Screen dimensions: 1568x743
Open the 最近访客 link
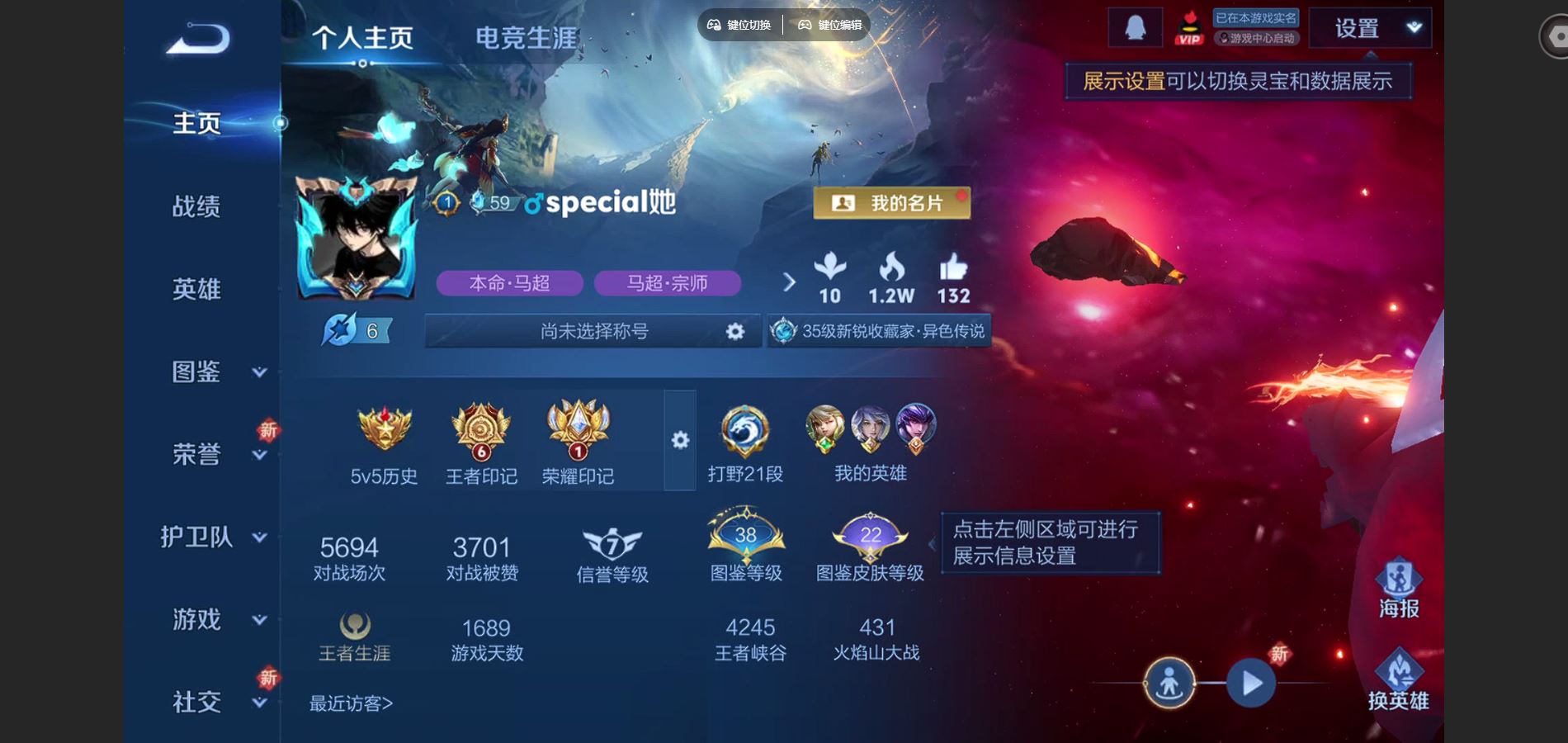coord(350,703)
